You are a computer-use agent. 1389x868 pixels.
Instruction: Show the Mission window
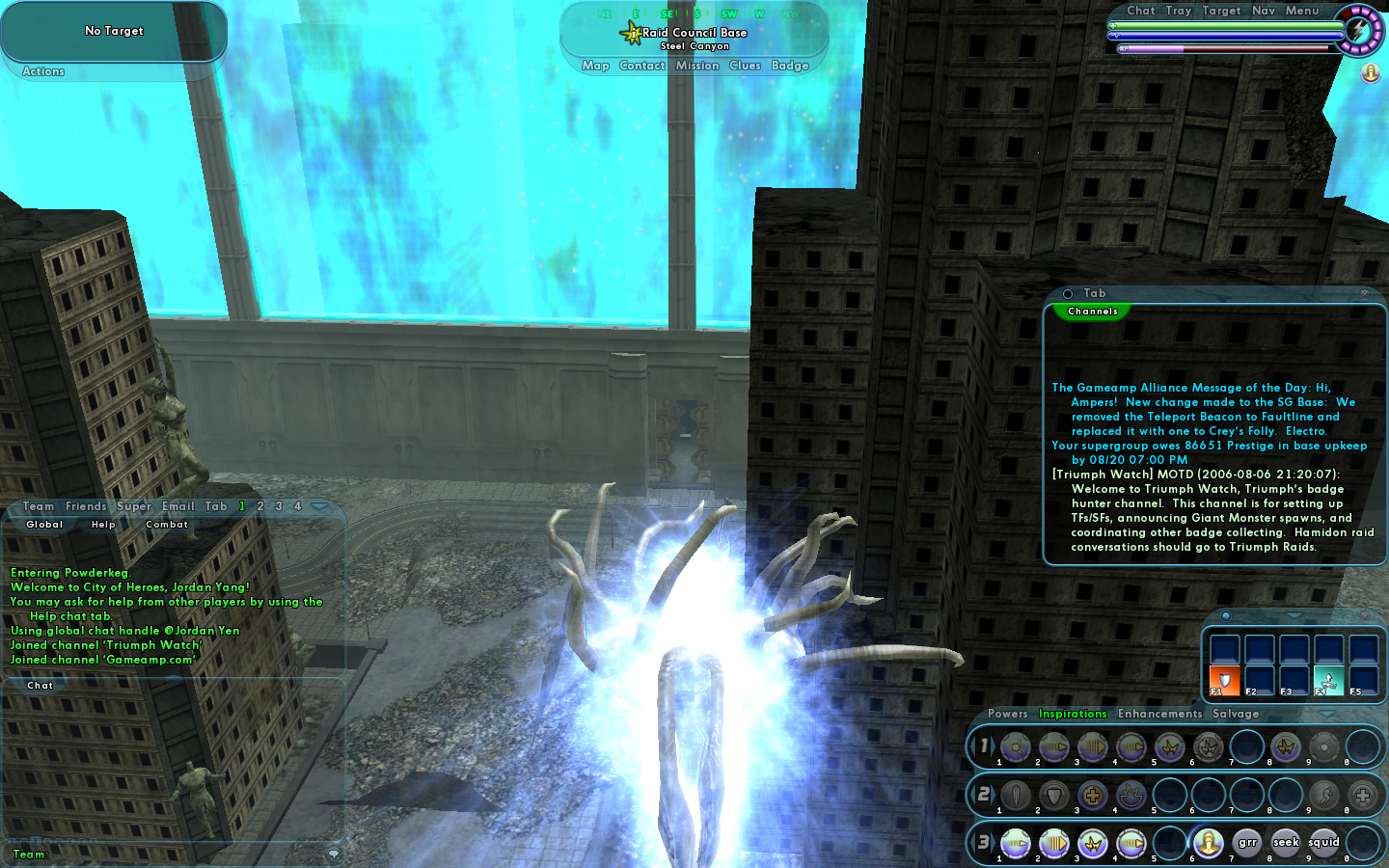tap(697, 66)
